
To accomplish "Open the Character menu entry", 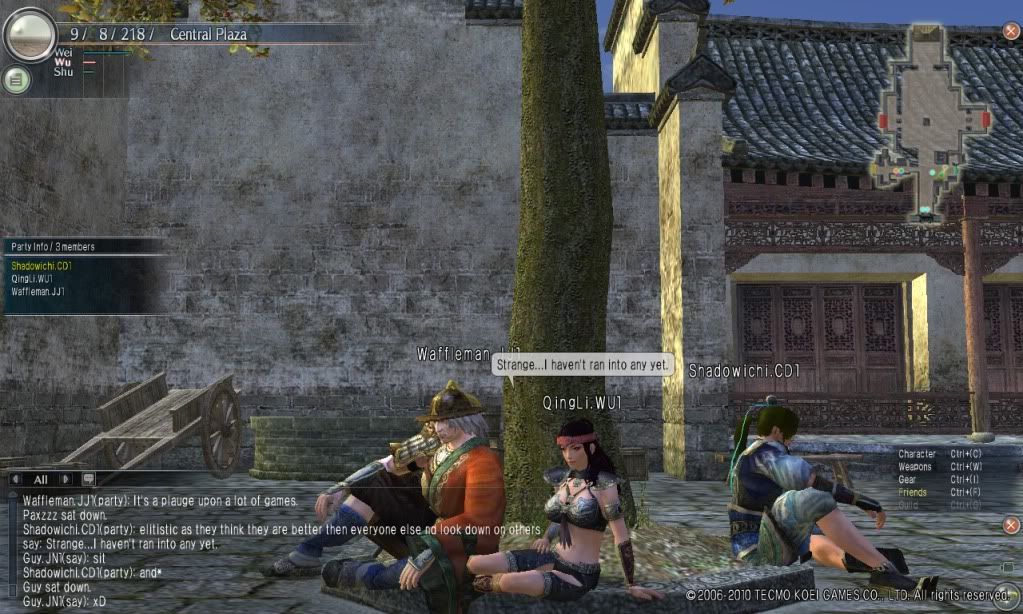I will point(917,454).
